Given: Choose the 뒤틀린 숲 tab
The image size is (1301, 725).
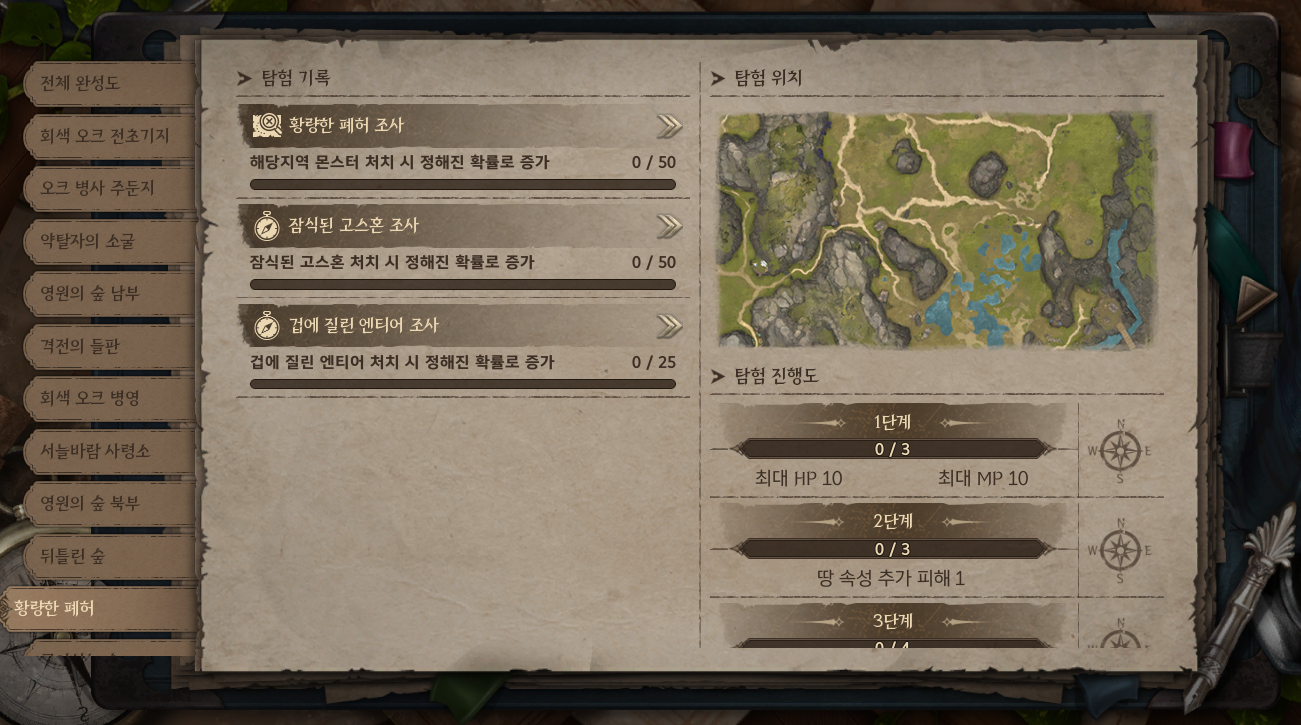Looking at the screenshot, I should (x=73, y=556).
